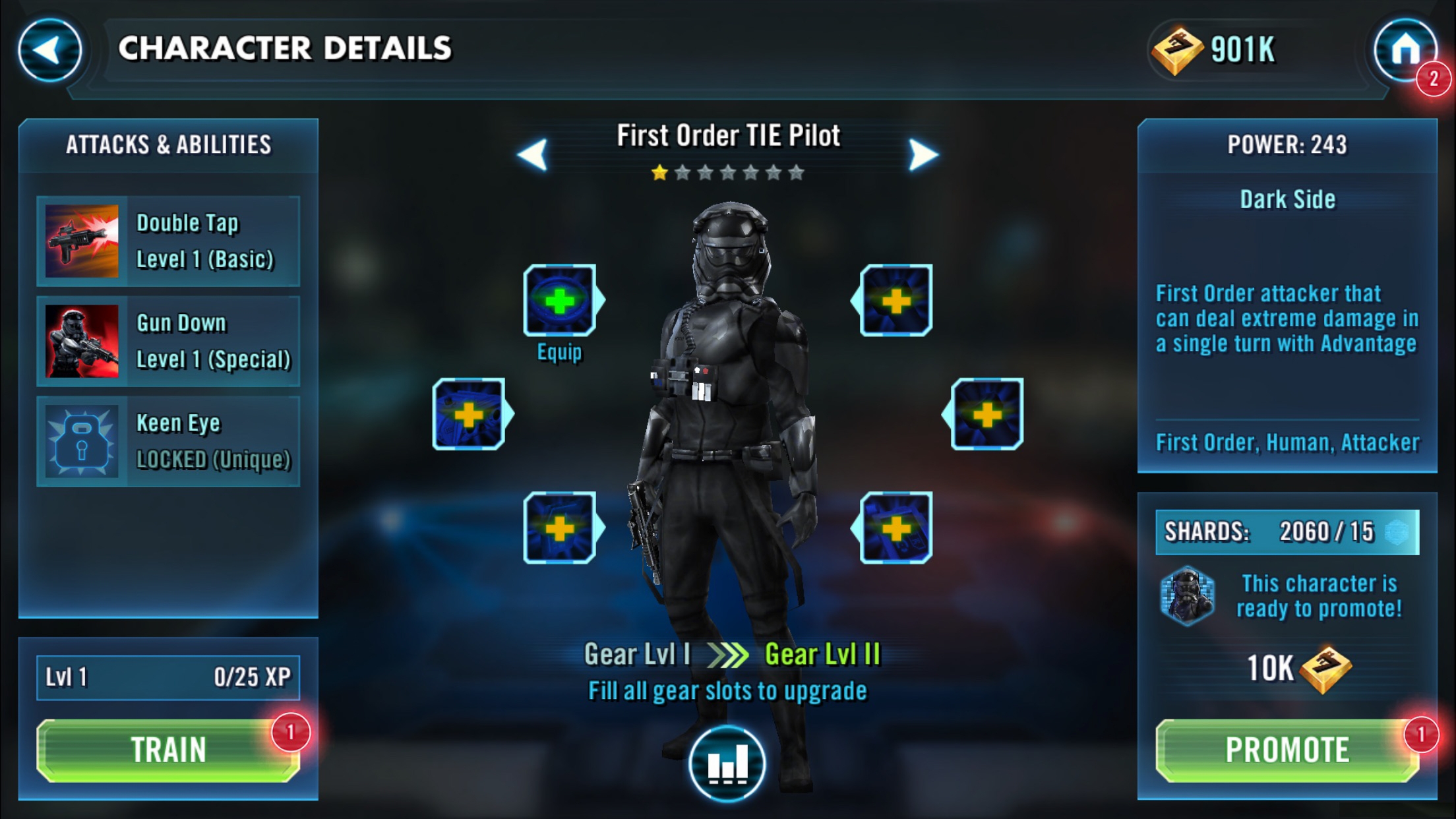Equip the gear slot with green plus
Viewport: 1456px width, 819px height.
(560, 301)
